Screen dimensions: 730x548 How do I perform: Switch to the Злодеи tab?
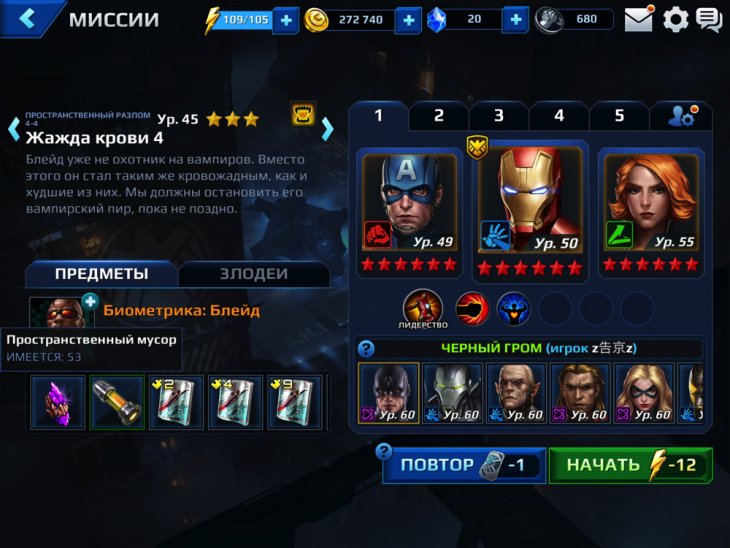click(x=253, y=274)
